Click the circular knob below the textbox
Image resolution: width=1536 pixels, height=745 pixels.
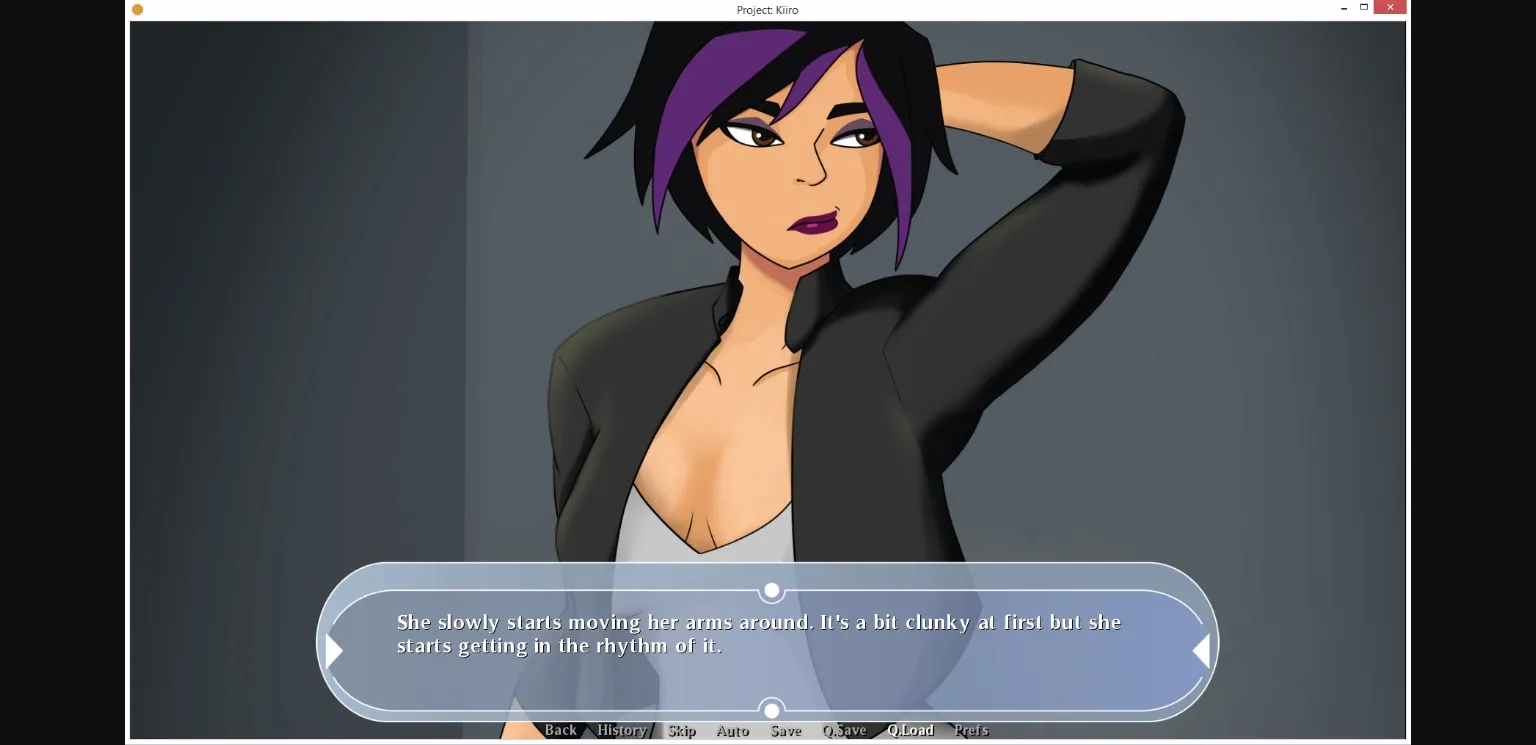pos(771,710)
